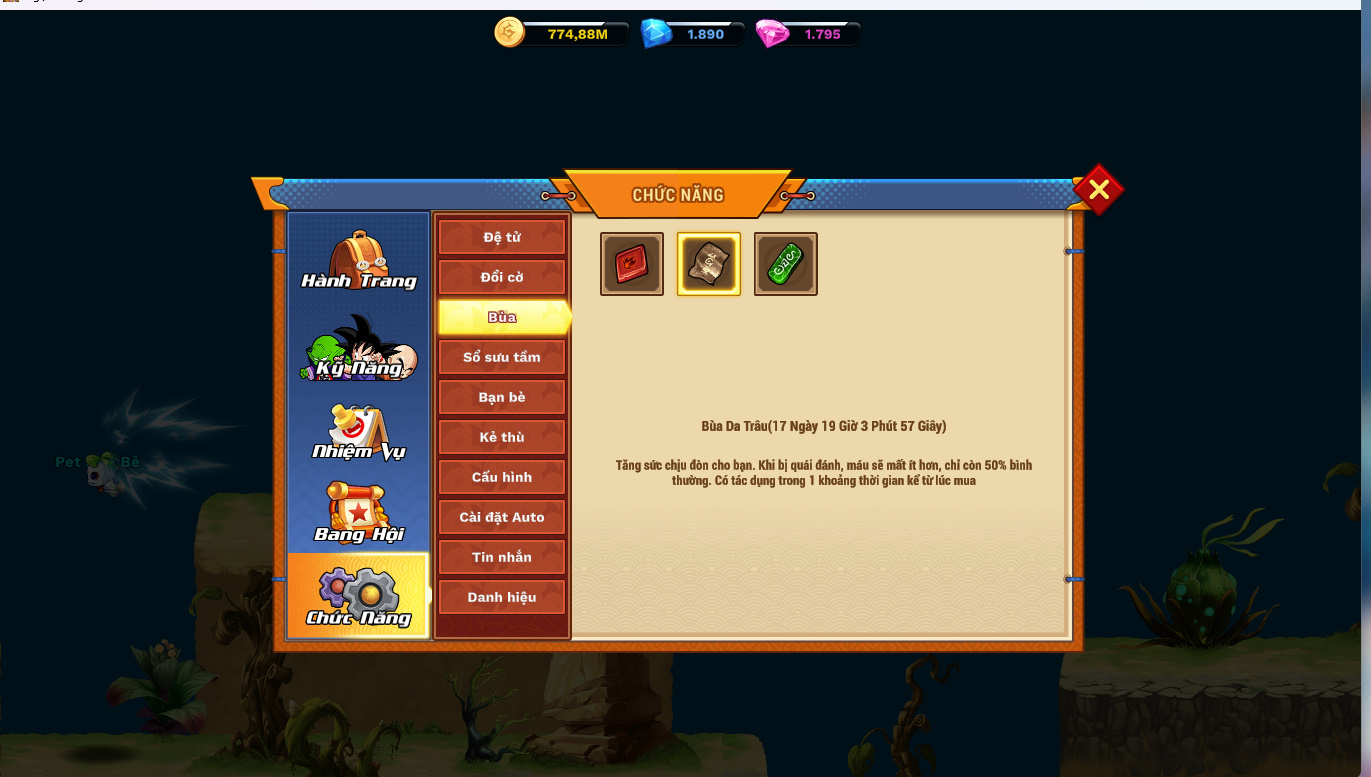Open the Danh hiệu titles entry

502,597
